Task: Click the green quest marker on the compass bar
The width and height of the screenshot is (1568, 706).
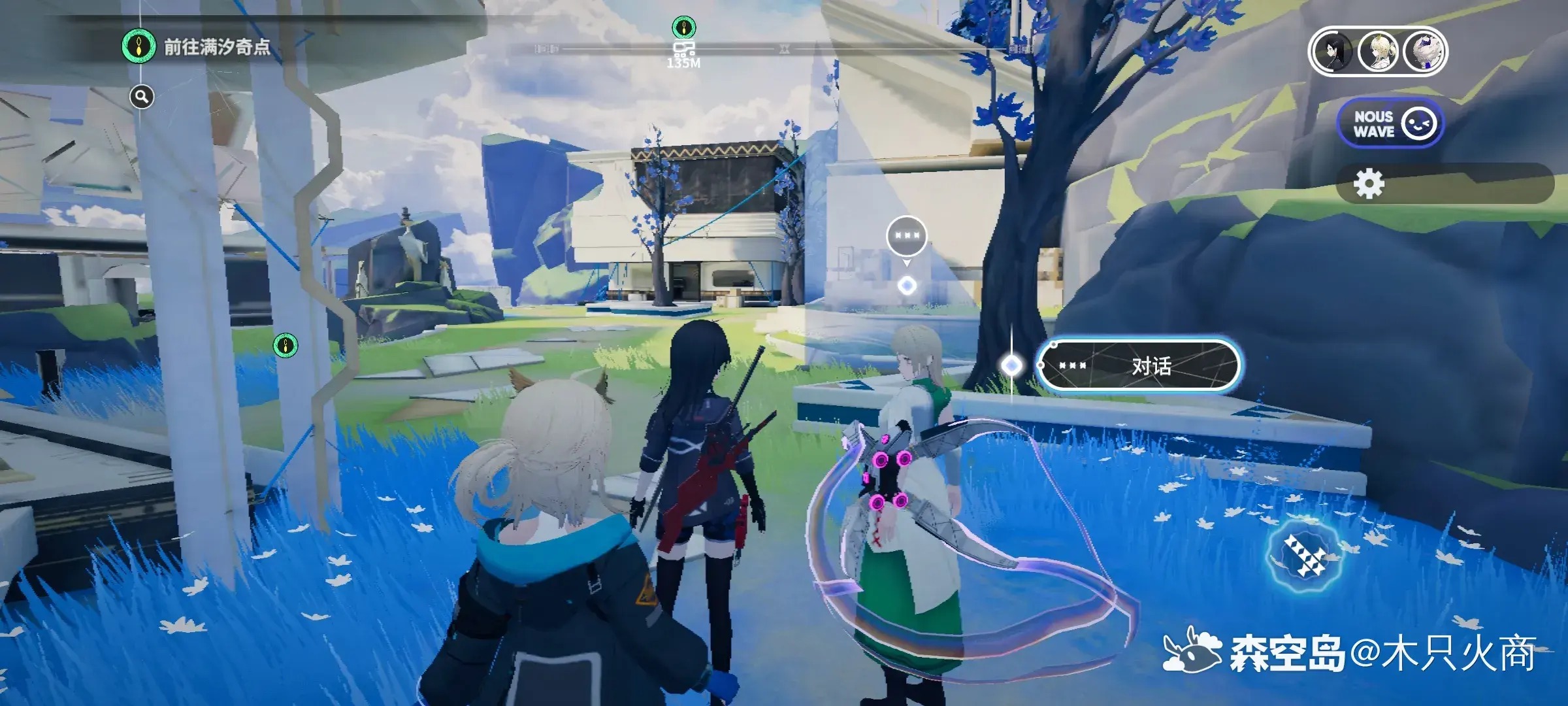Action: click(683, 27)
